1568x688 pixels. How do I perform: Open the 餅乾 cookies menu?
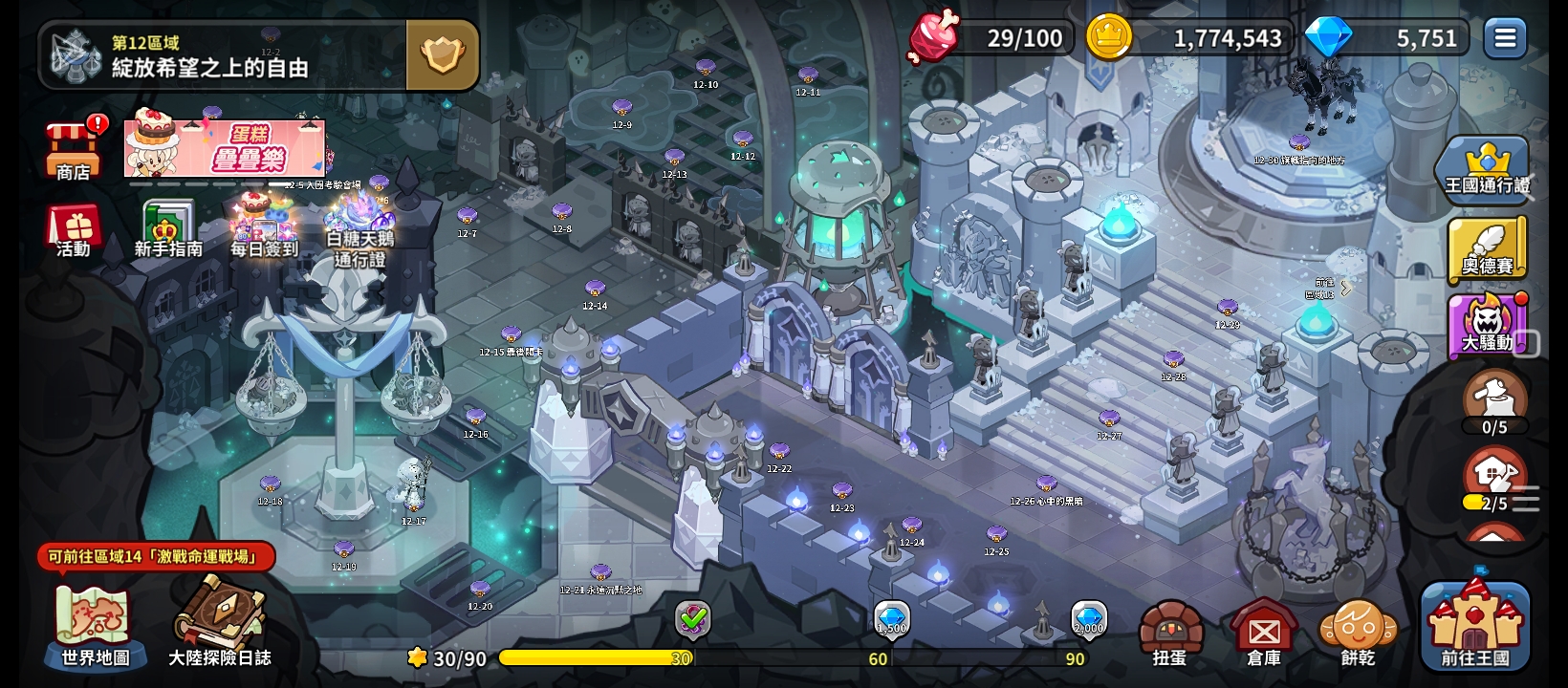click(1358, 633)
